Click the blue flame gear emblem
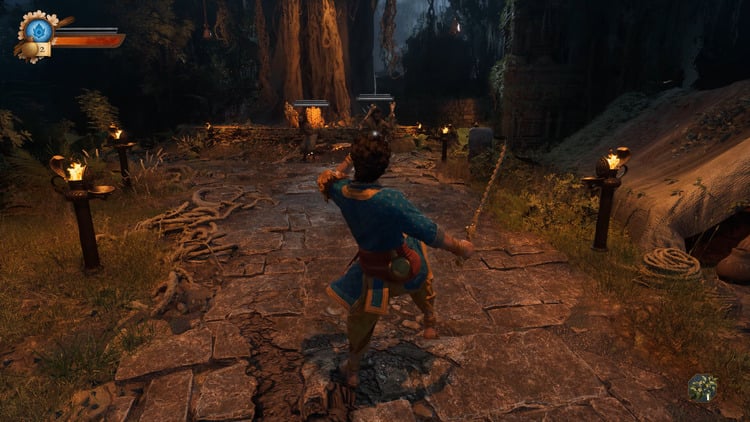Screen dimensions: 750x422 tap(40, 30)
